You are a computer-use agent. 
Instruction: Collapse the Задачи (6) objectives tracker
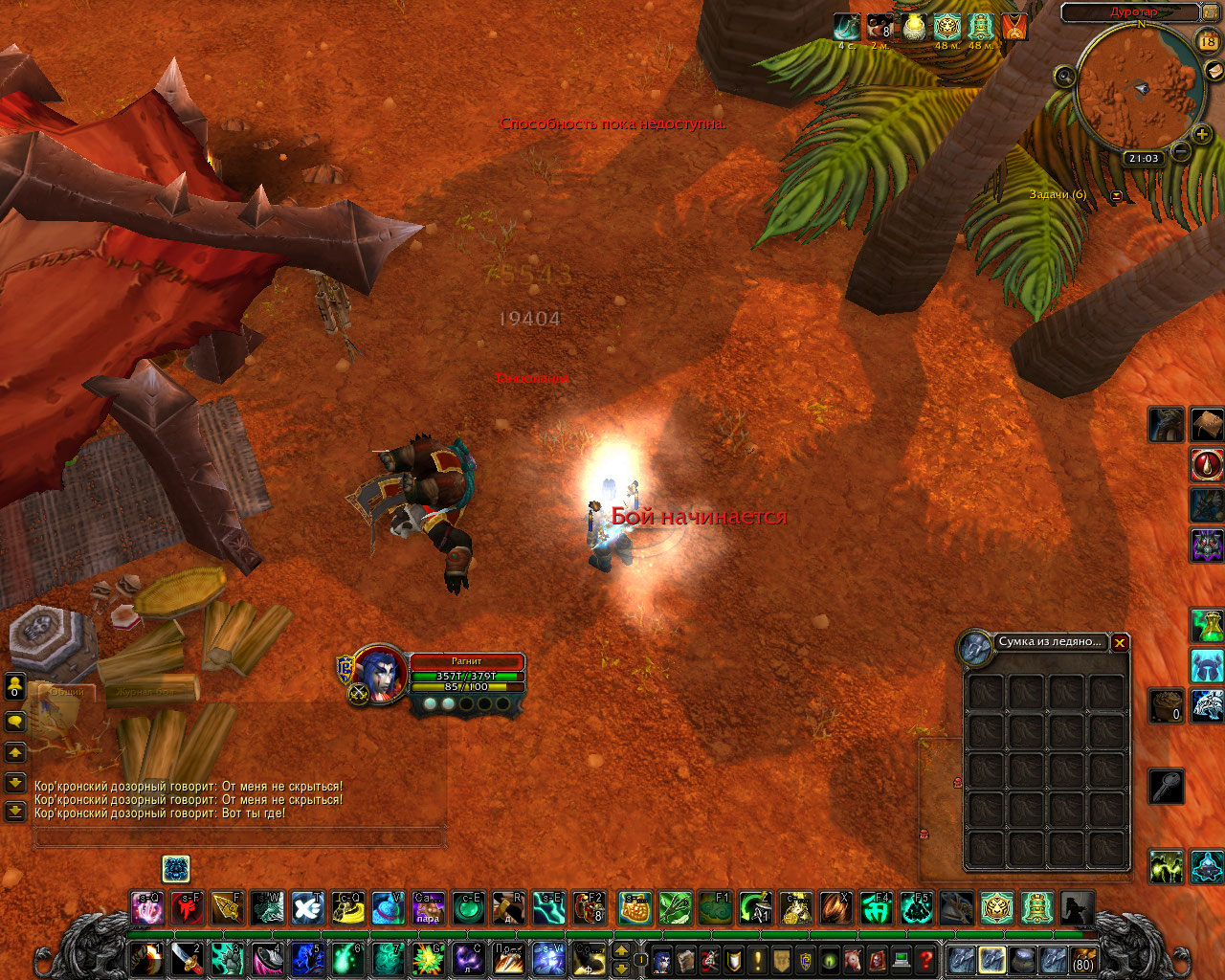point(1116,195)
